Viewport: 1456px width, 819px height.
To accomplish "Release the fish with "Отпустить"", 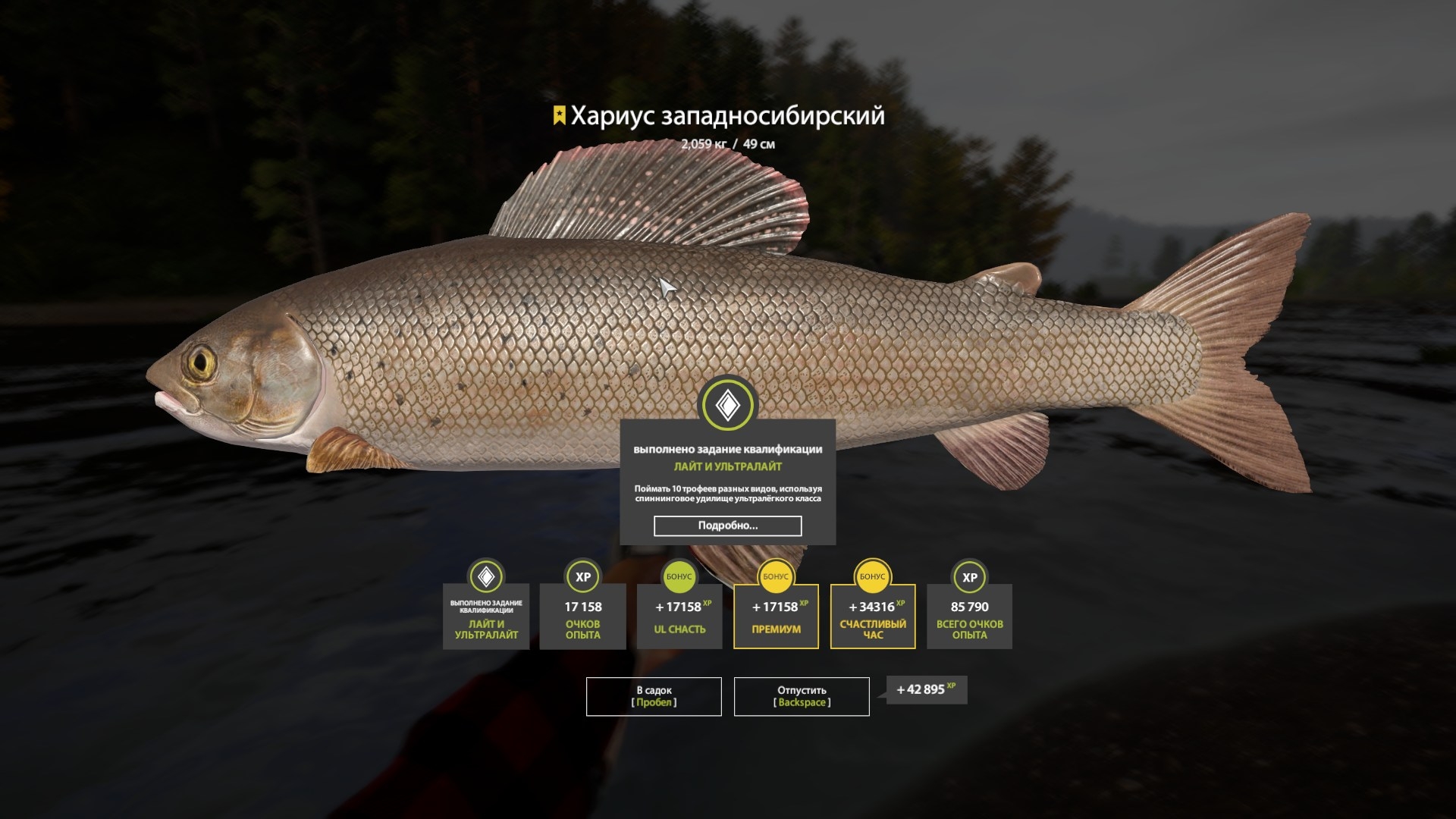I will pyautogui.click(x=802, y=696).
